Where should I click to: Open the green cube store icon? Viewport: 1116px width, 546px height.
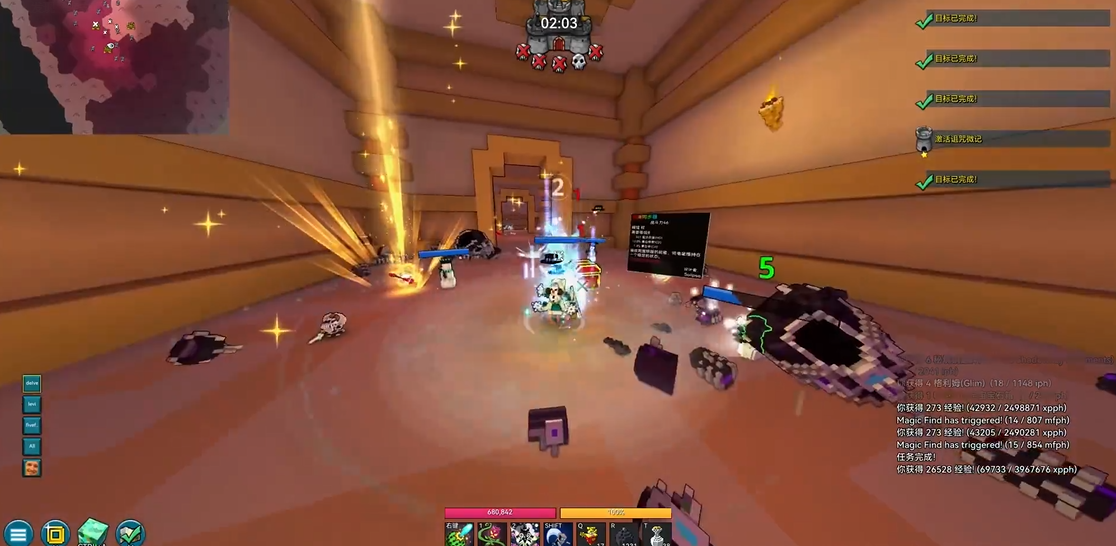pyautogui.click(x=93, y=533)
